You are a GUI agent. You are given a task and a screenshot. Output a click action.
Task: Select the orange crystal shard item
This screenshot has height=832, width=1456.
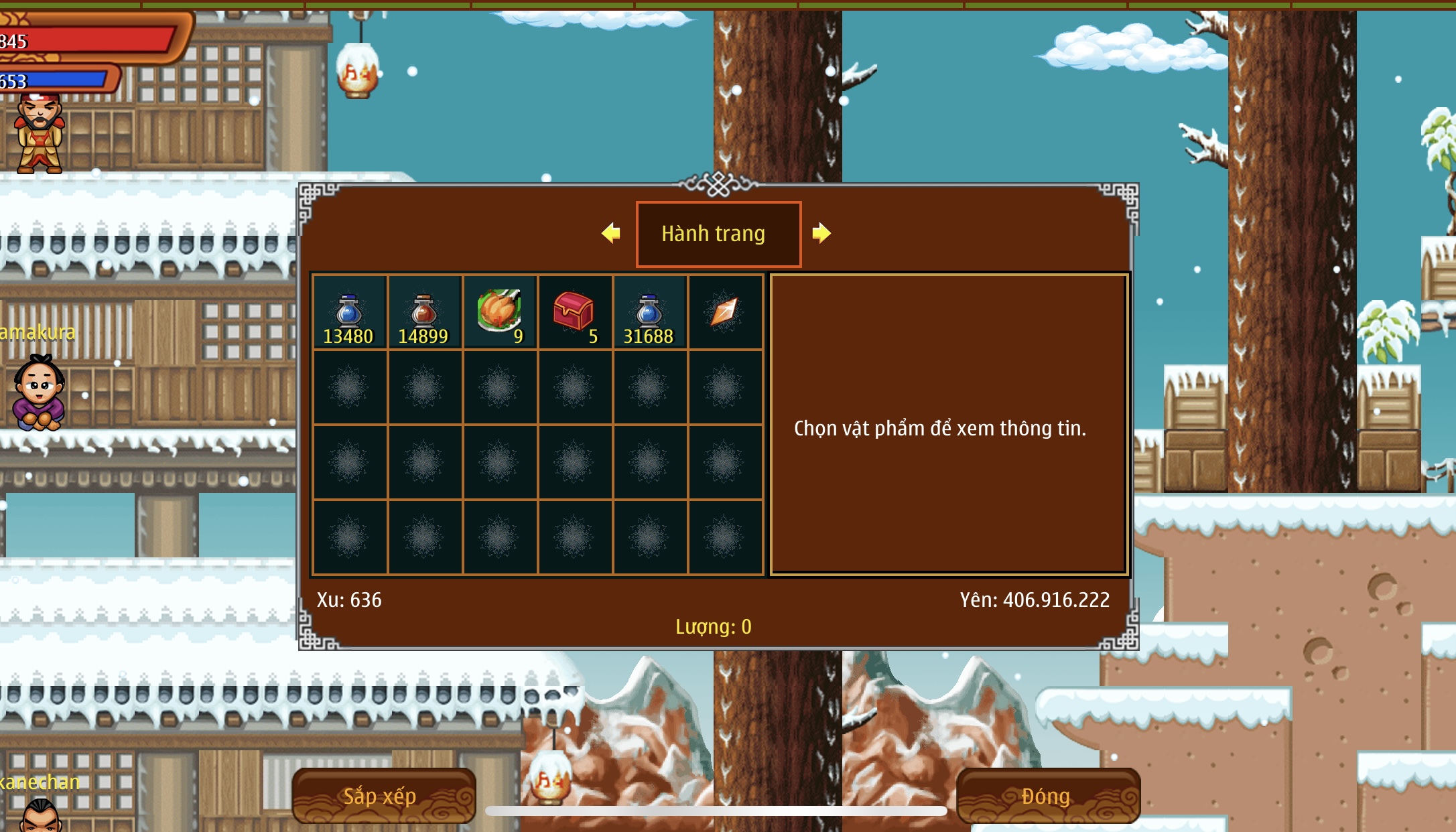click(x=724, y=311)
